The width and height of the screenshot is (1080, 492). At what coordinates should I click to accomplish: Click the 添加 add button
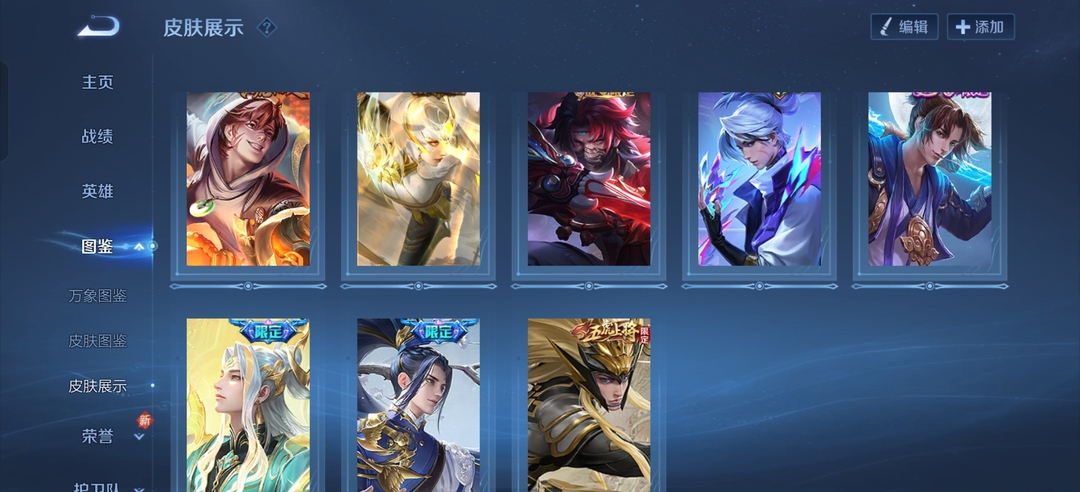coord(980,27)
